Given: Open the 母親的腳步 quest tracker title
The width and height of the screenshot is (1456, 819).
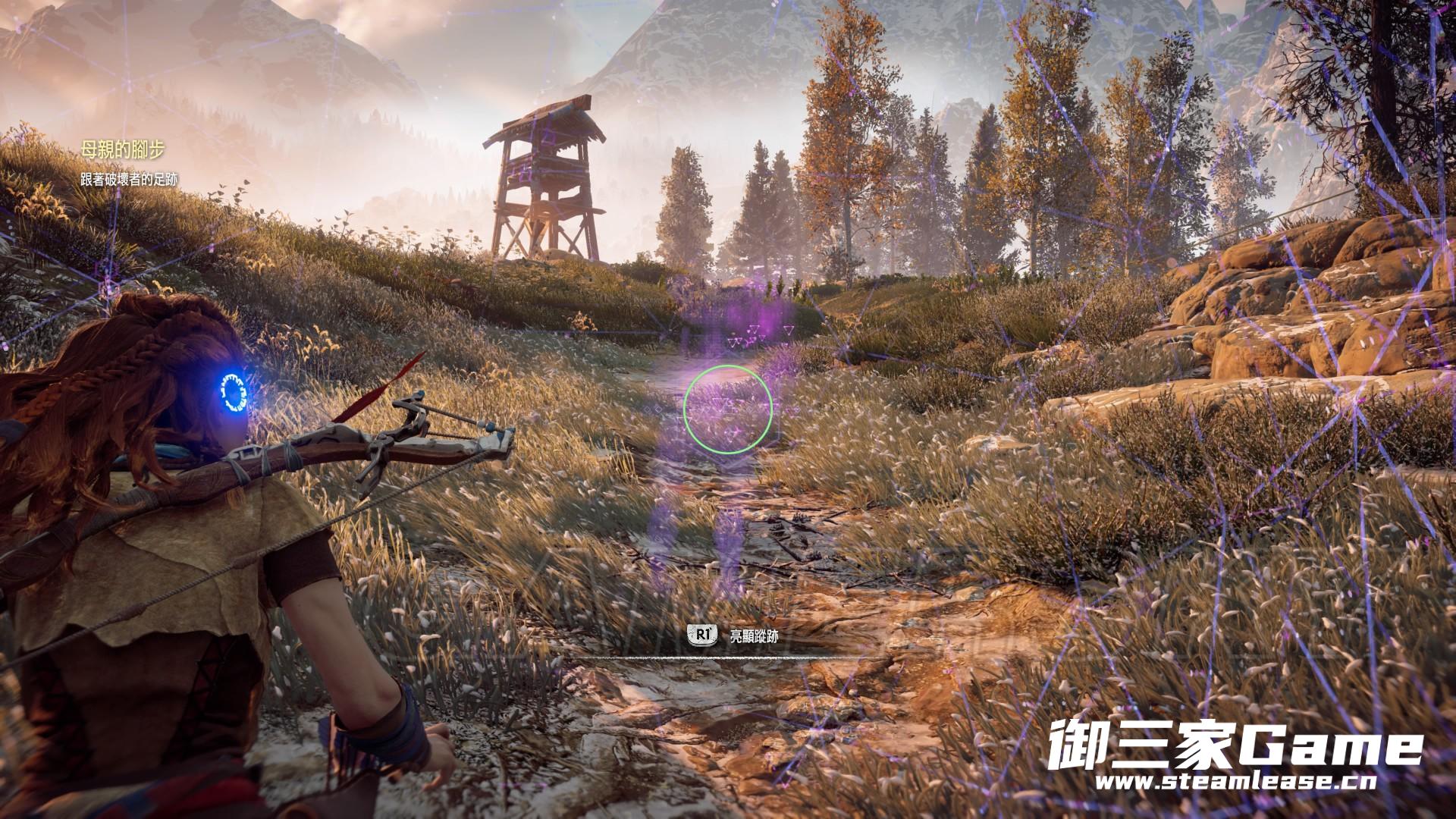Looking at the screenshot, I should pyautogui.click(x=122, y=151).
